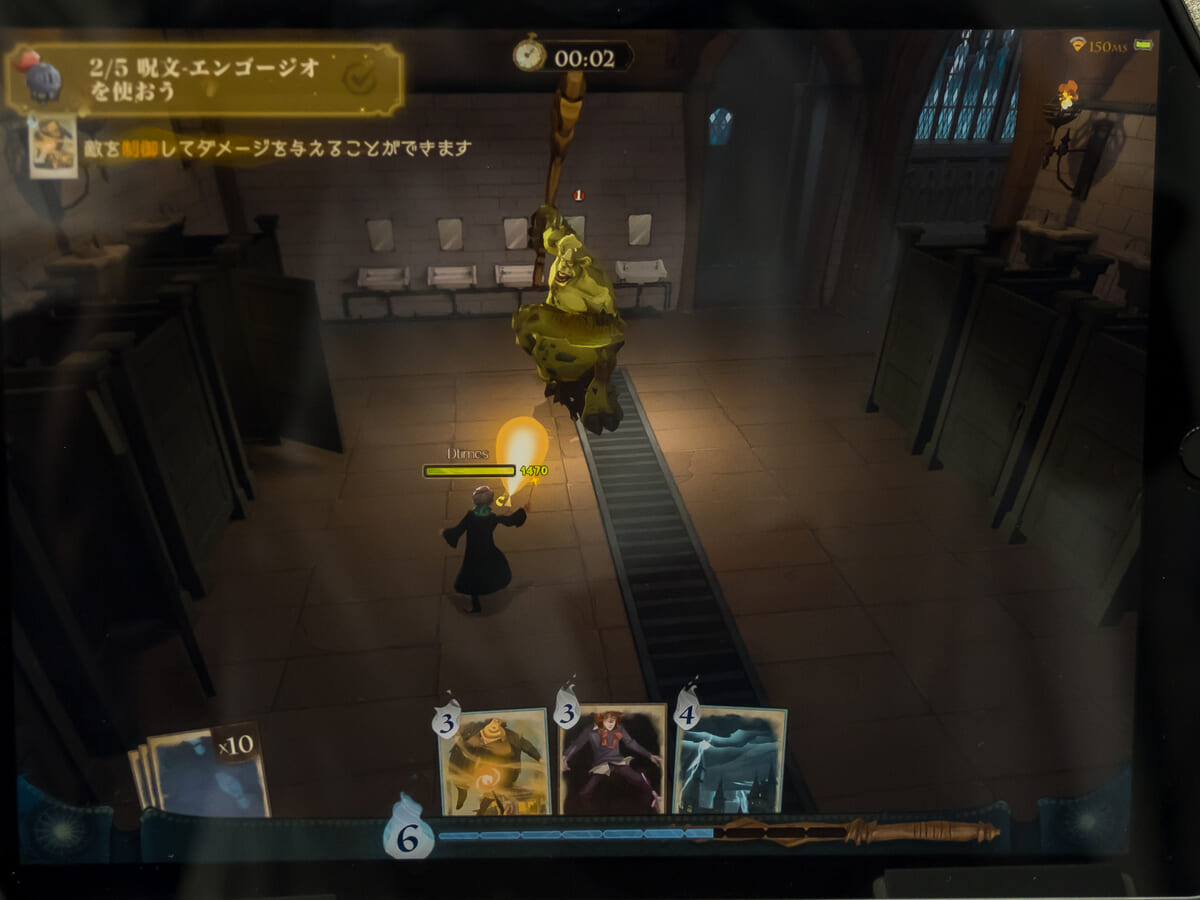Play the lightning storm castle card
This screenshot has height=900, width=1200.
pyautogui.click(x=730, y=760)
